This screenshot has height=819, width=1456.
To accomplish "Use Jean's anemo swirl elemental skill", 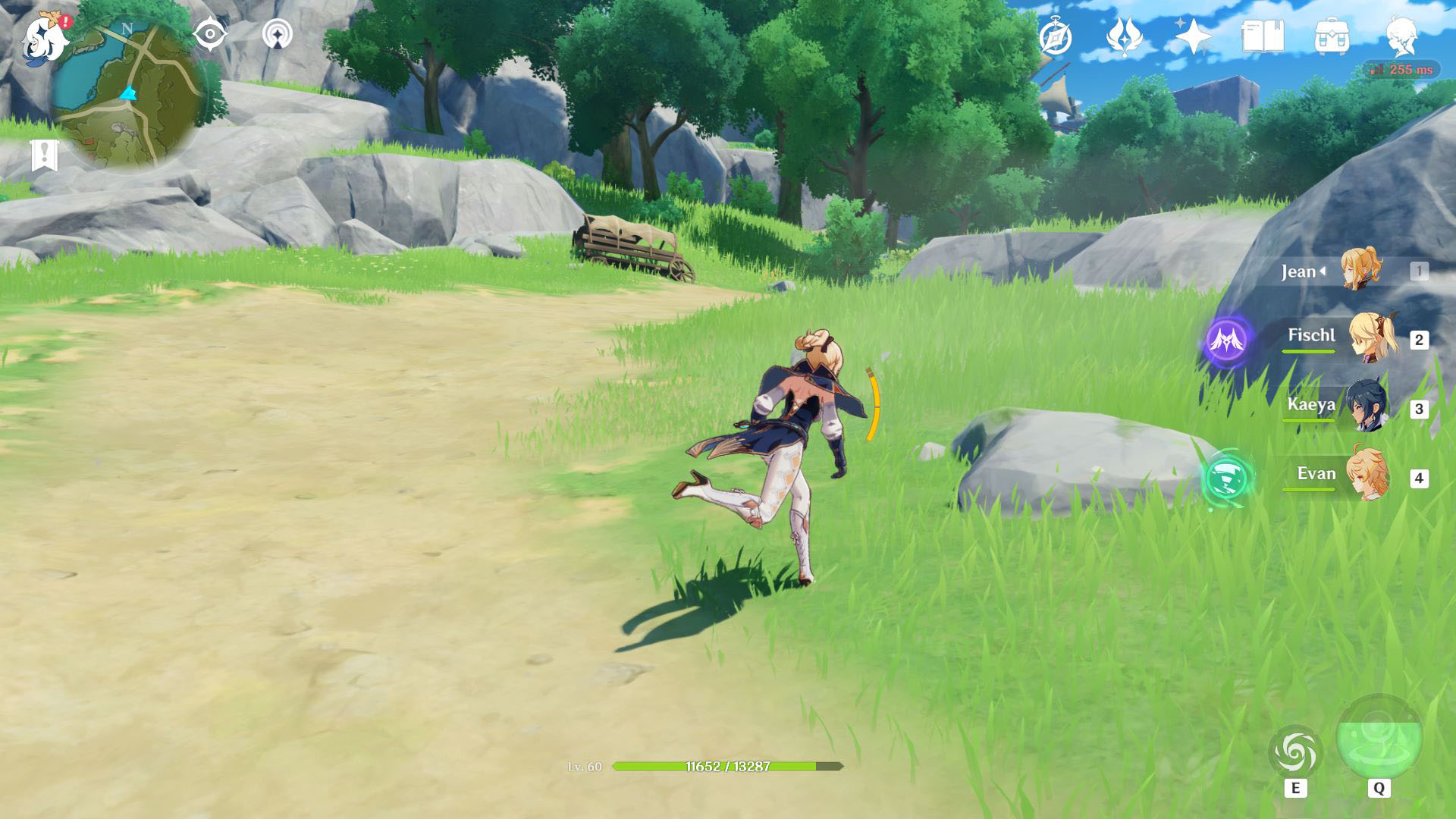I will (1295, 753).
